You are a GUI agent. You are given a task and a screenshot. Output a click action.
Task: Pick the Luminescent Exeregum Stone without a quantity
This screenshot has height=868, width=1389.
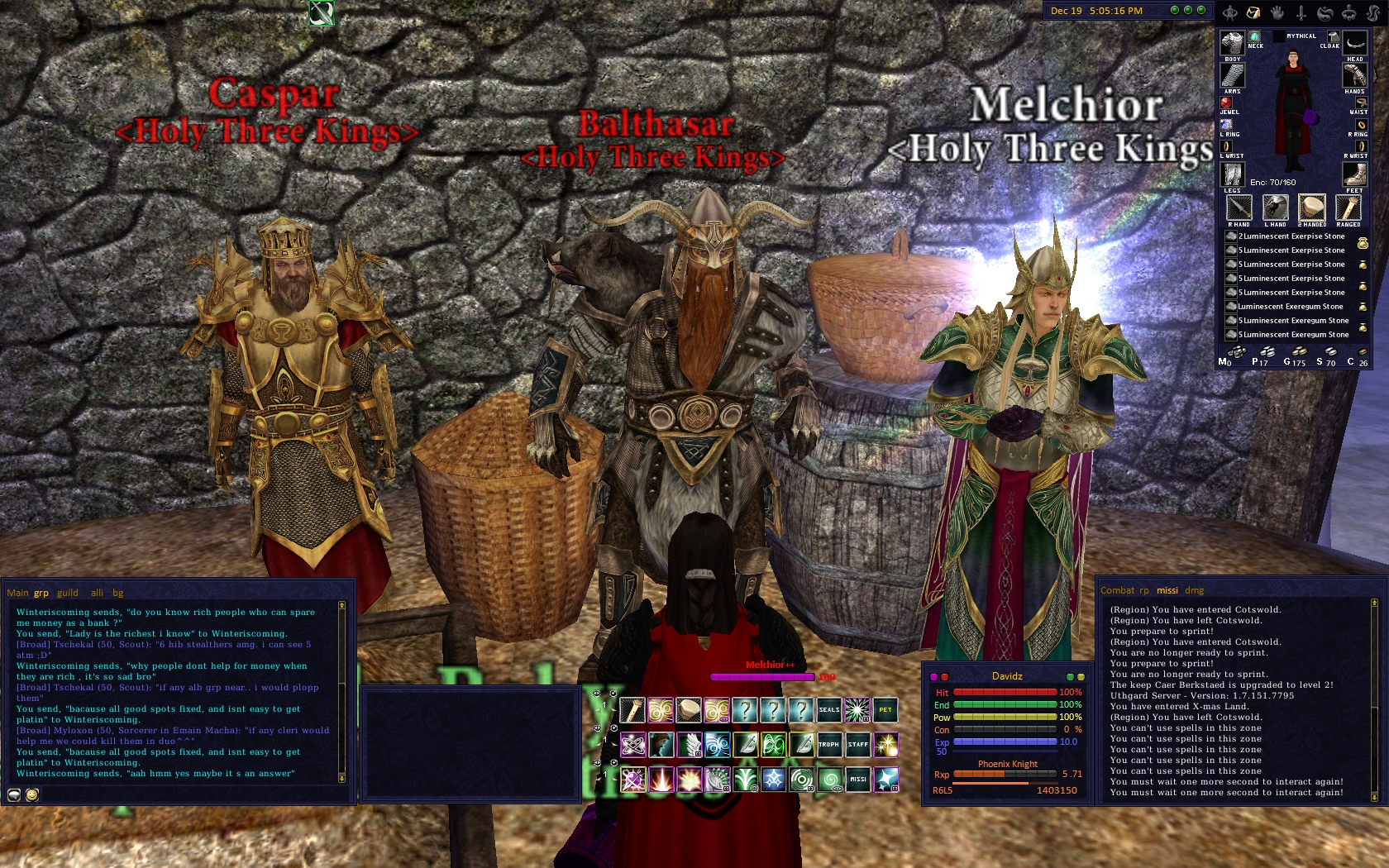1290,307
